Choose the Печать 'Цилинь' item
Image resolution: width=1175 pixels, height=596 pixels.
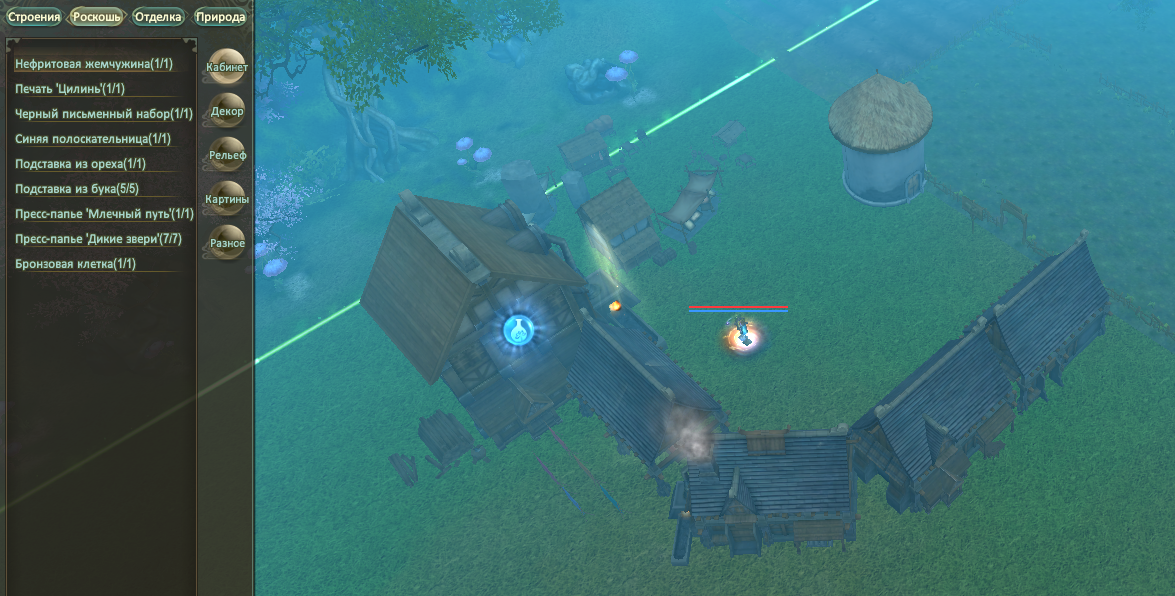(69, 89)
